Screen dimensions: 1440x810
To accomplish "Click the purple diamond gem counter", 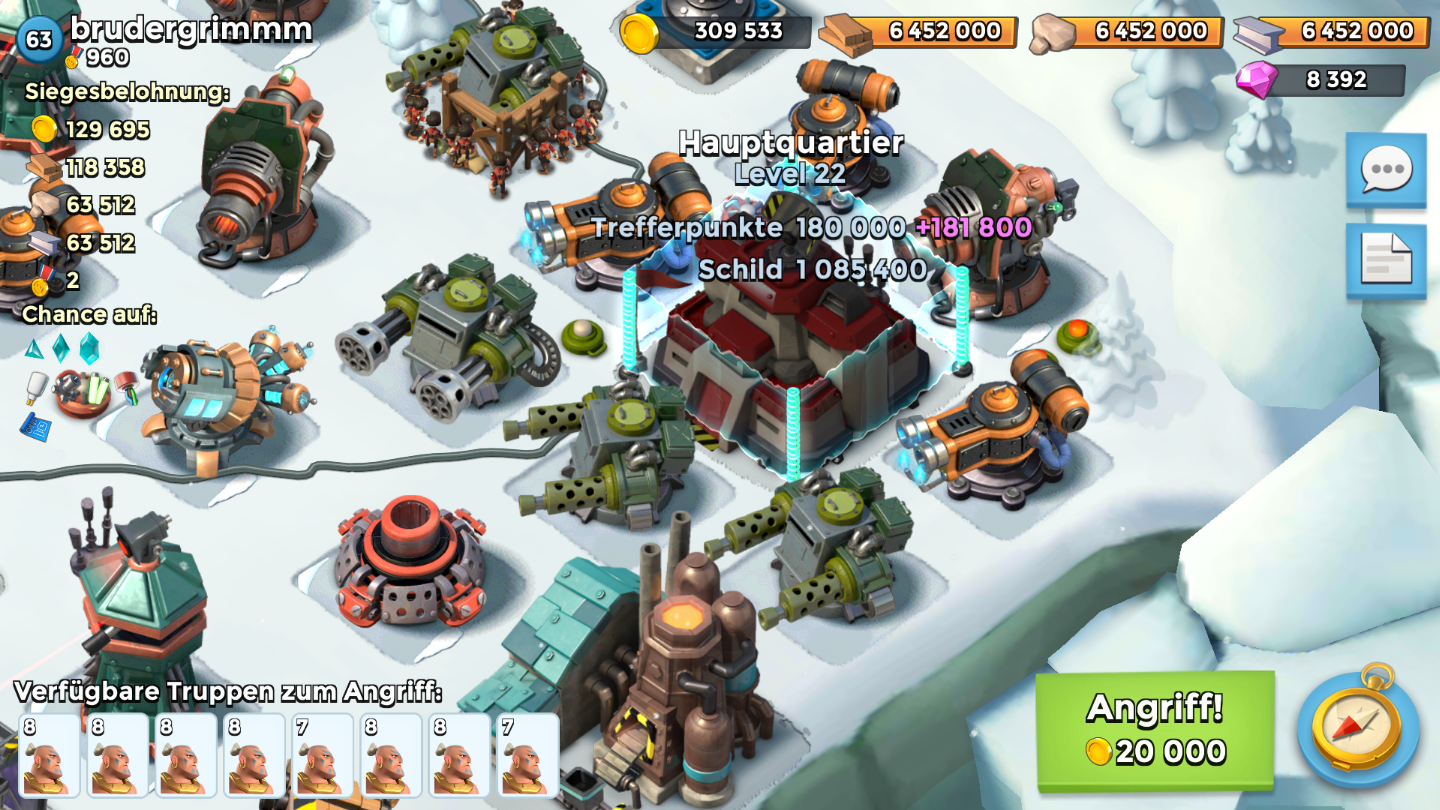I will click(1320, 80).
